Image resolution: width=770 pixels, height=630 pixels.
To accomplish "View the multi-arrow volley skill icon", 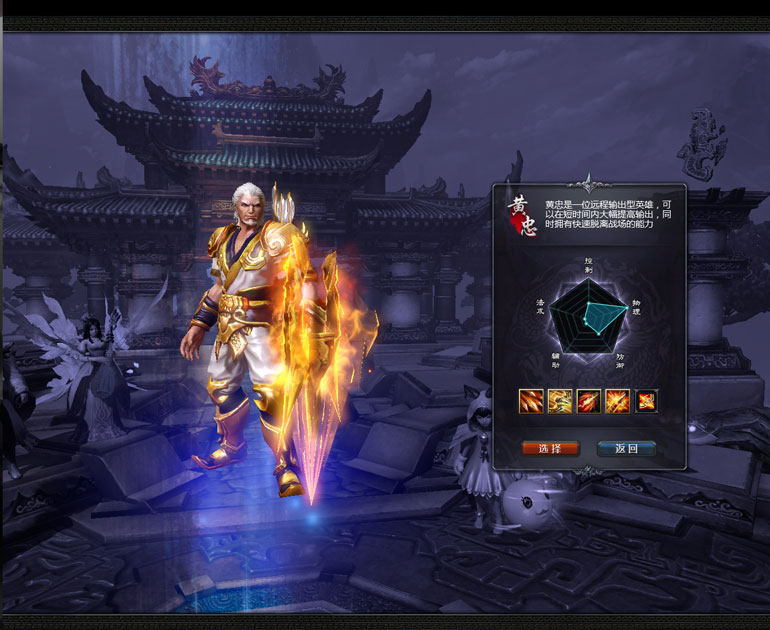I will 531,401.
